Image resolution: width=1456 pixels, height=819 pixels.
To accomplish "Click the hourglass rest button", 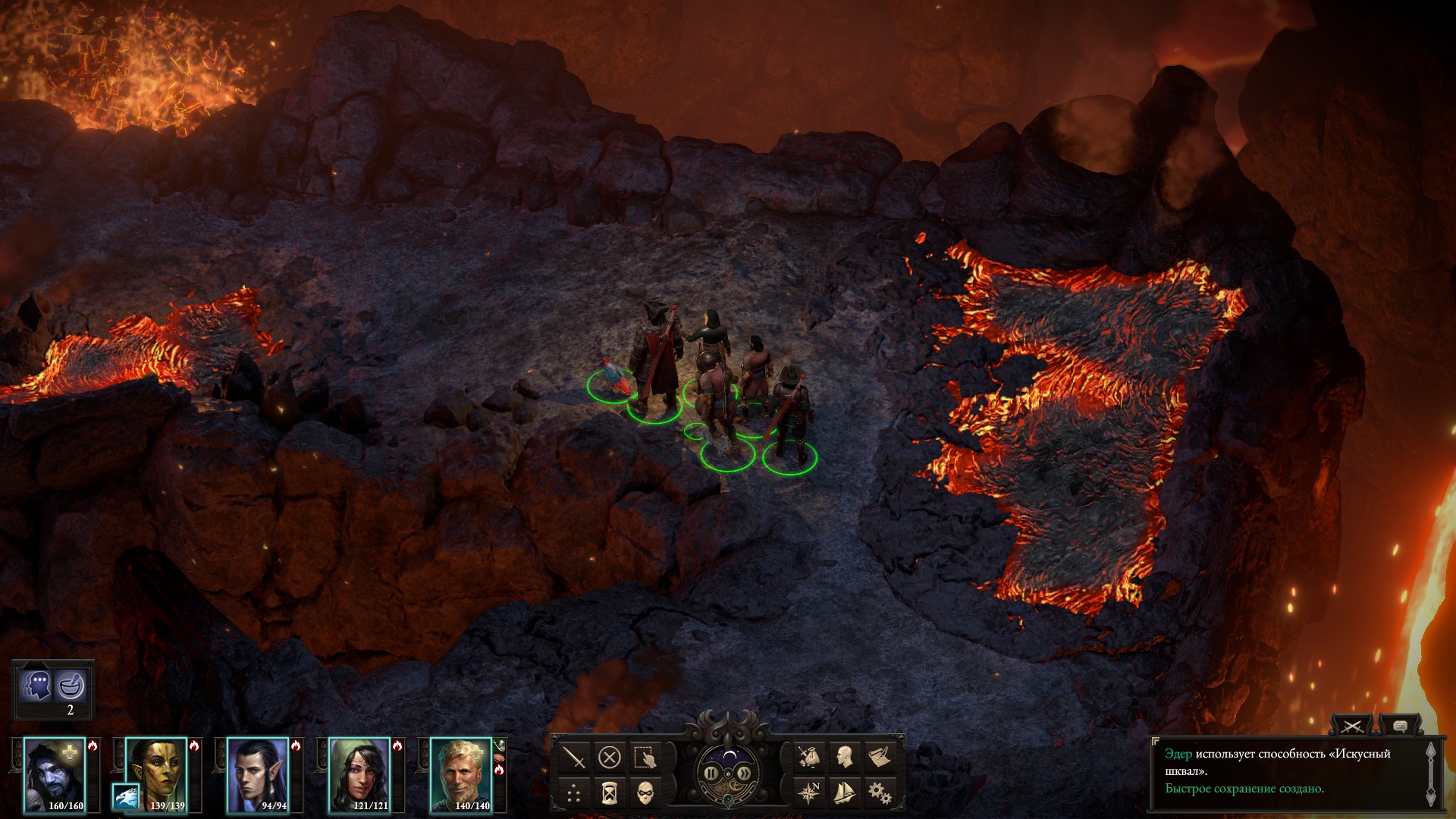I will tap(609, 794).
